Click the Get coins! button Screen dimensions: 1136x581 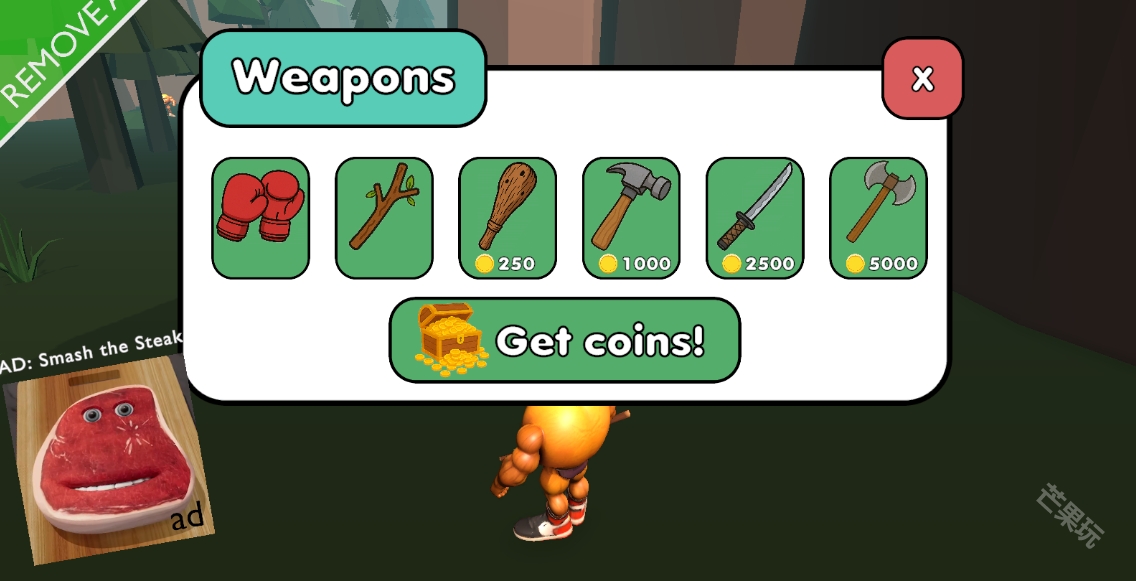tap(564, 340)
